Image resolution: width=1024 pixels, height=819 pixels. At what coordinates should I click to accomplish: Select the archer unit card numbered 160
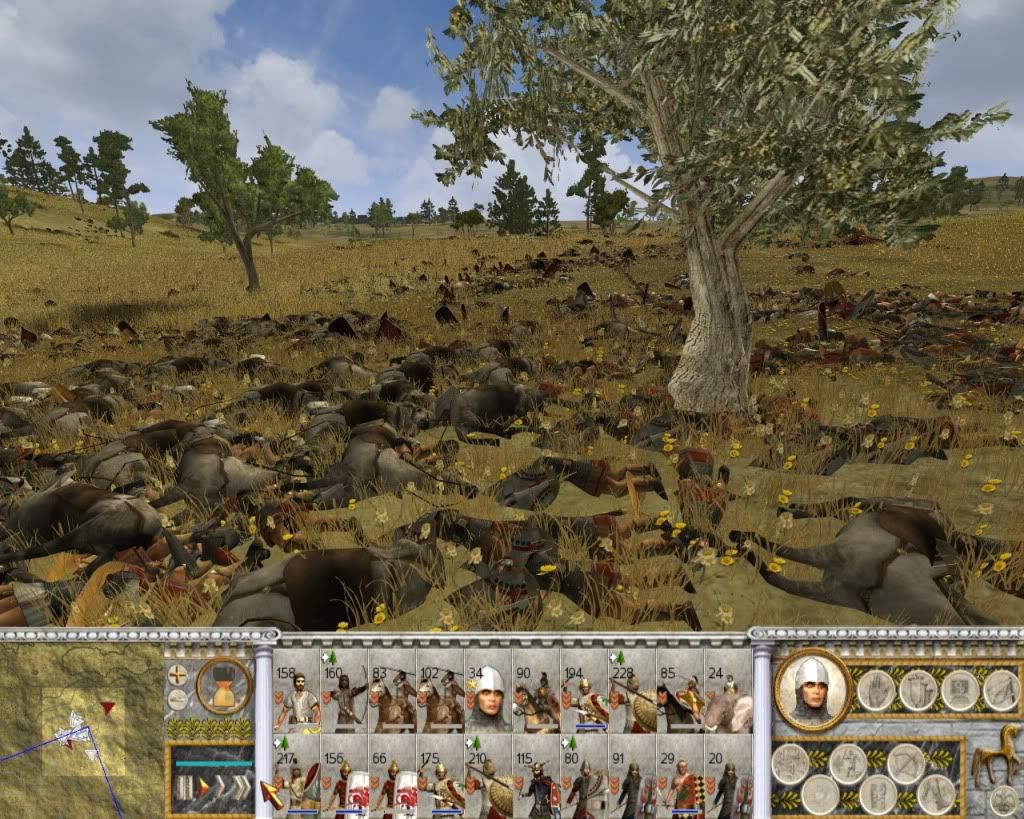coord(344,691)
